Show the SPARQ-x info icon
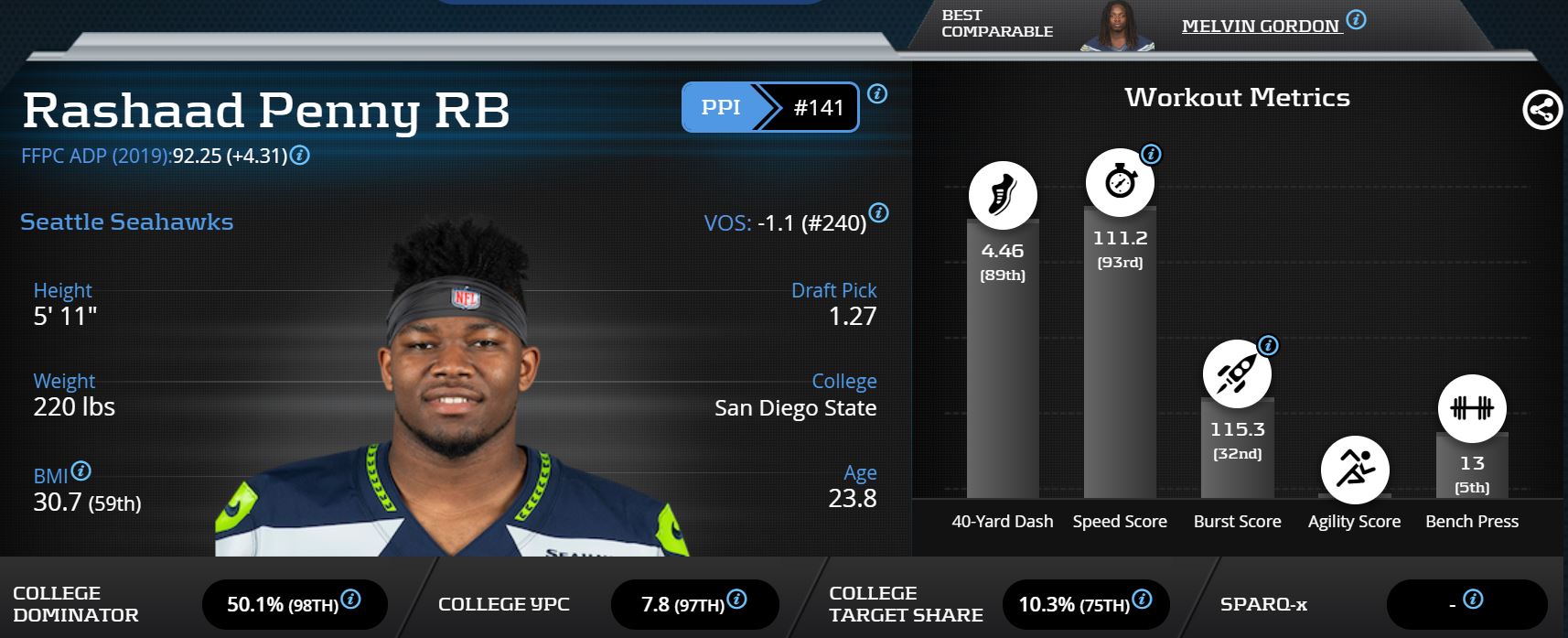Viewport: 1568px width, 638px height. pyautogui.click(x=1473, y=600)
